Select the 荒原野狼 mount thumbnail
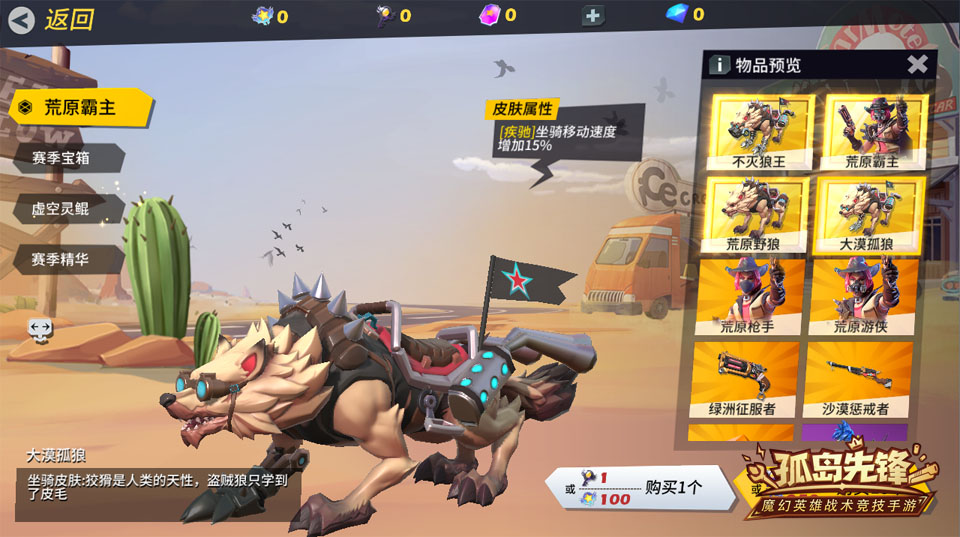 [x=757, y=214]
